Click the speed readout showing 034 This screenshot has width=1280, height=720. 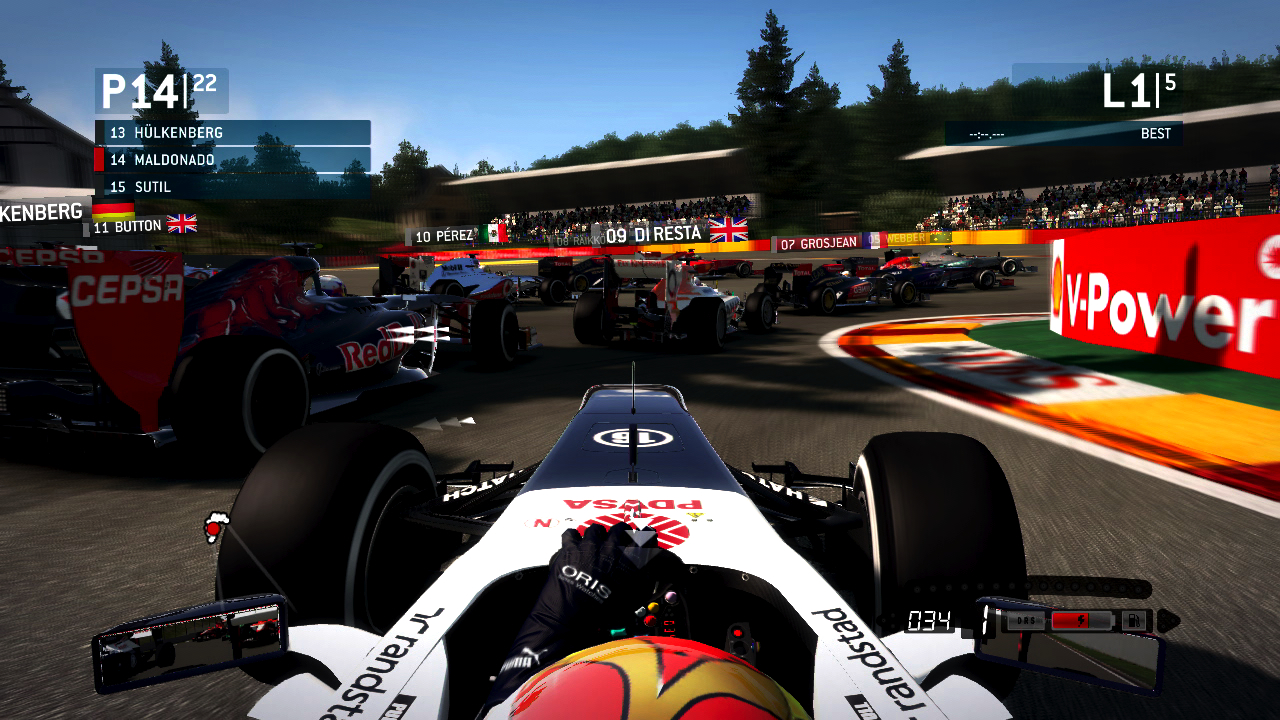[x=930, y=620]
